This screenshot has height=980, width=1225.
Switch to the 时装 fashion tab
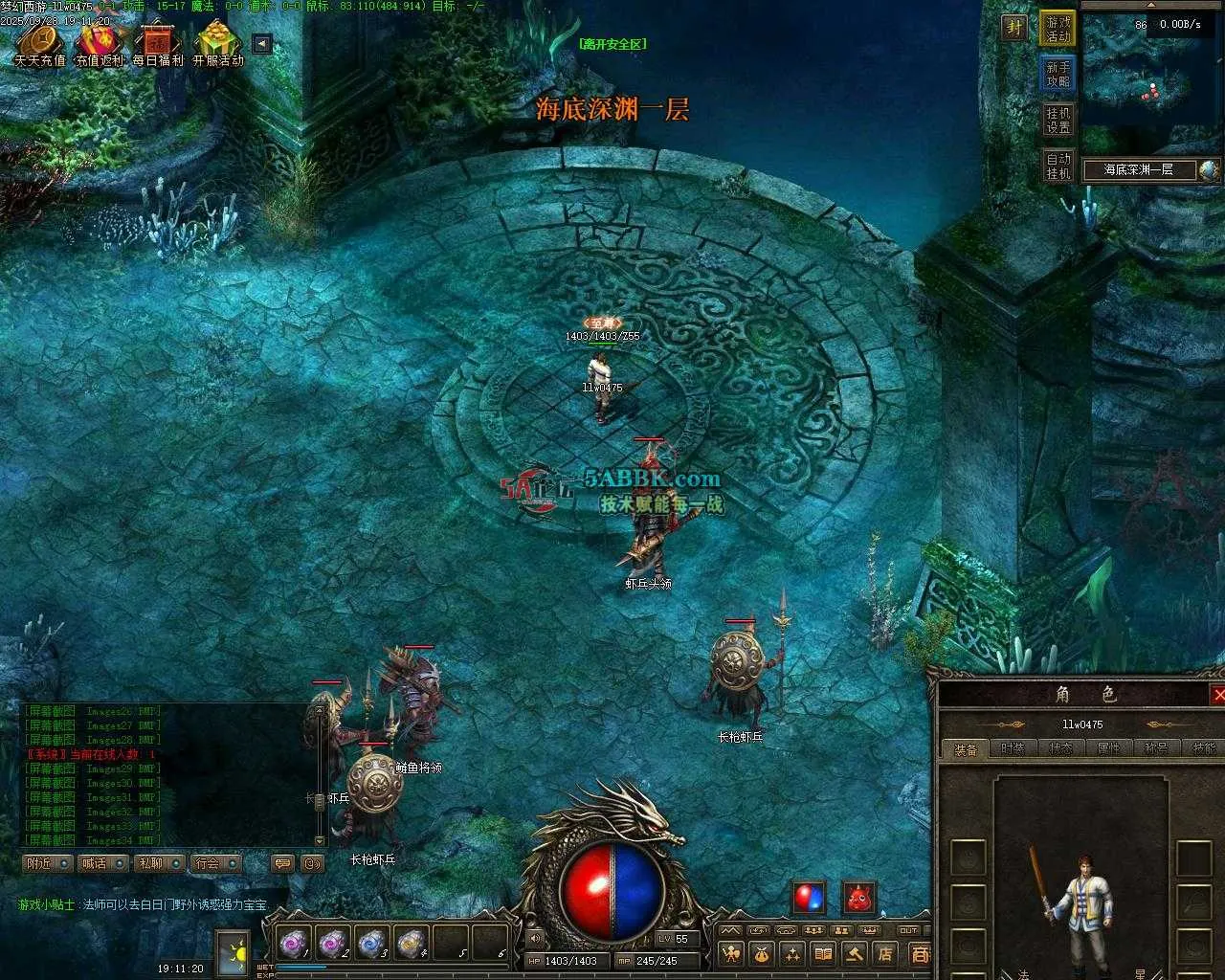point(1013,748)
